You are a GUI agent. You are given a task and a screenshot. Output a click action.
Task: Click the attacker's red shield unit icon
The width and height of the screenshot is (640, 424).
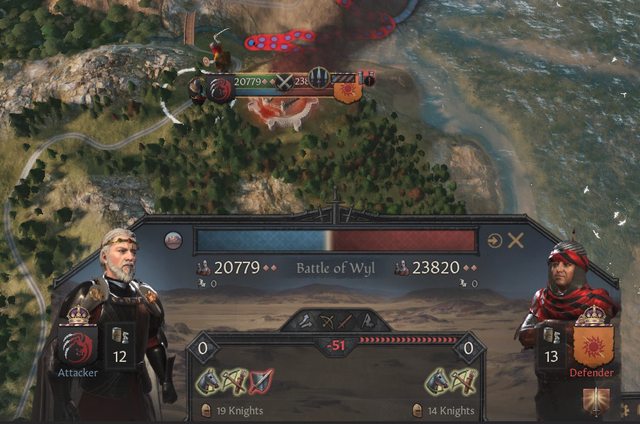[x=261, y=380]
